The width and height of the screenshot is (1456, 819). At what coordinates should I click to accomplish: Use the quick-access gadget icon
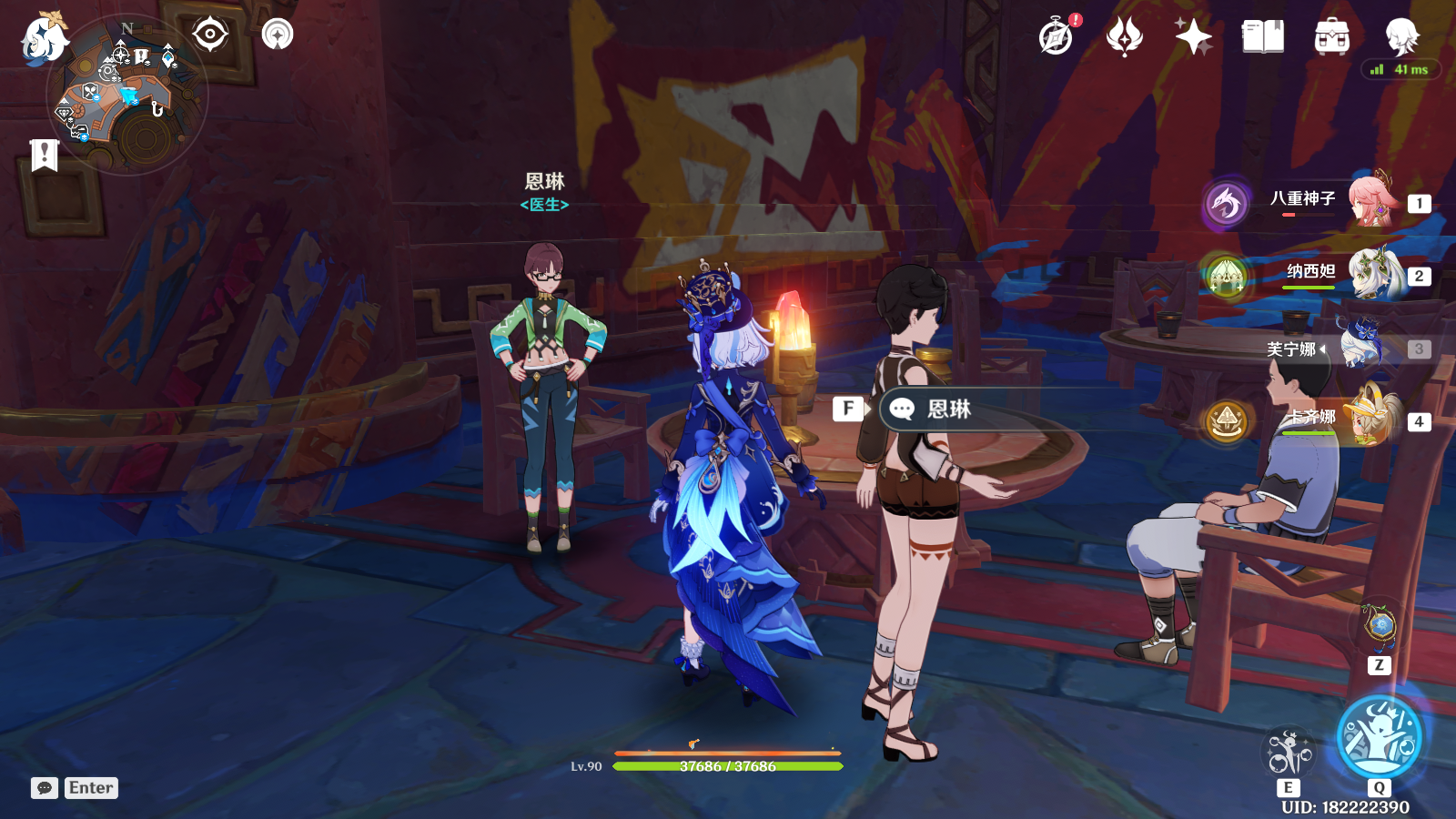point(1380,625)
